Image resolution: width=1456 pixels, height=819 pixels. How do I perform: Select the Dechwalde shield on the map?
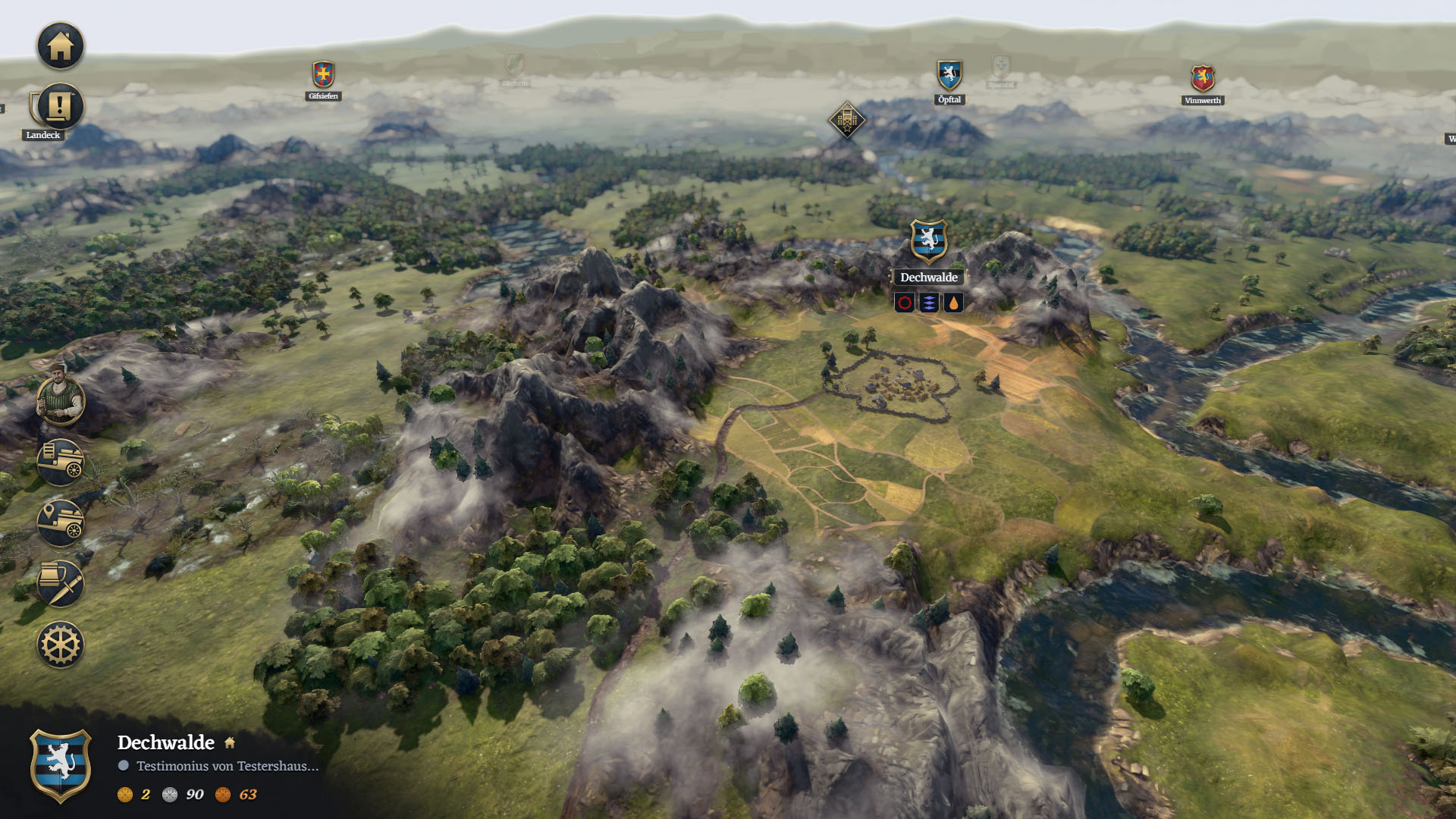(929, 240)
